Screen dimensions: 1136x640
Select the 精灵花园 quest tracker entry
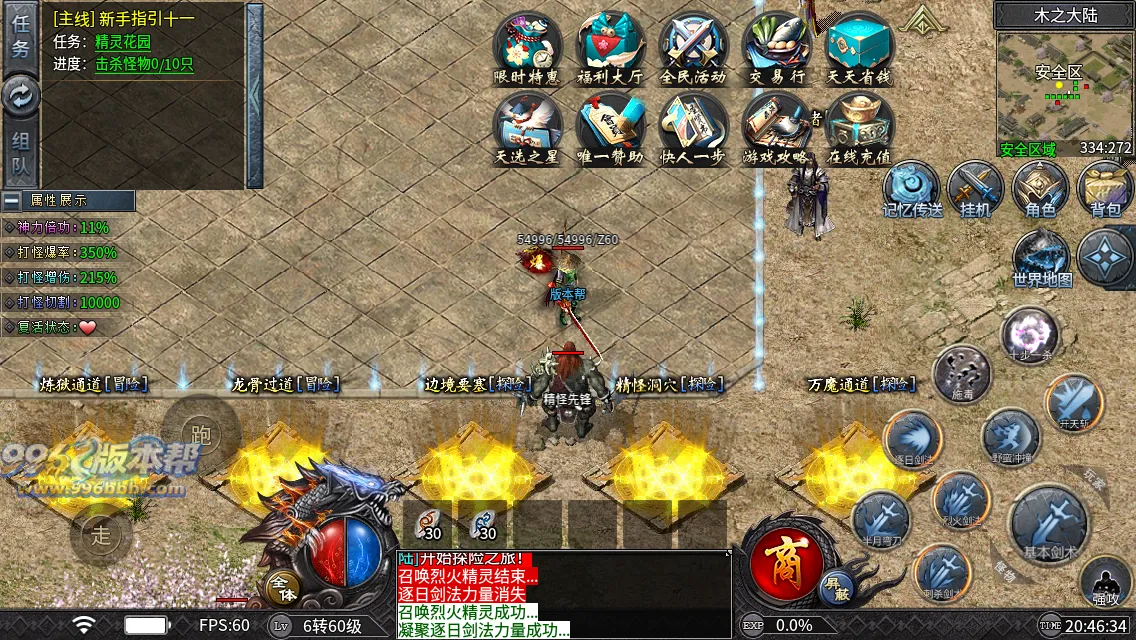[123, 42]
